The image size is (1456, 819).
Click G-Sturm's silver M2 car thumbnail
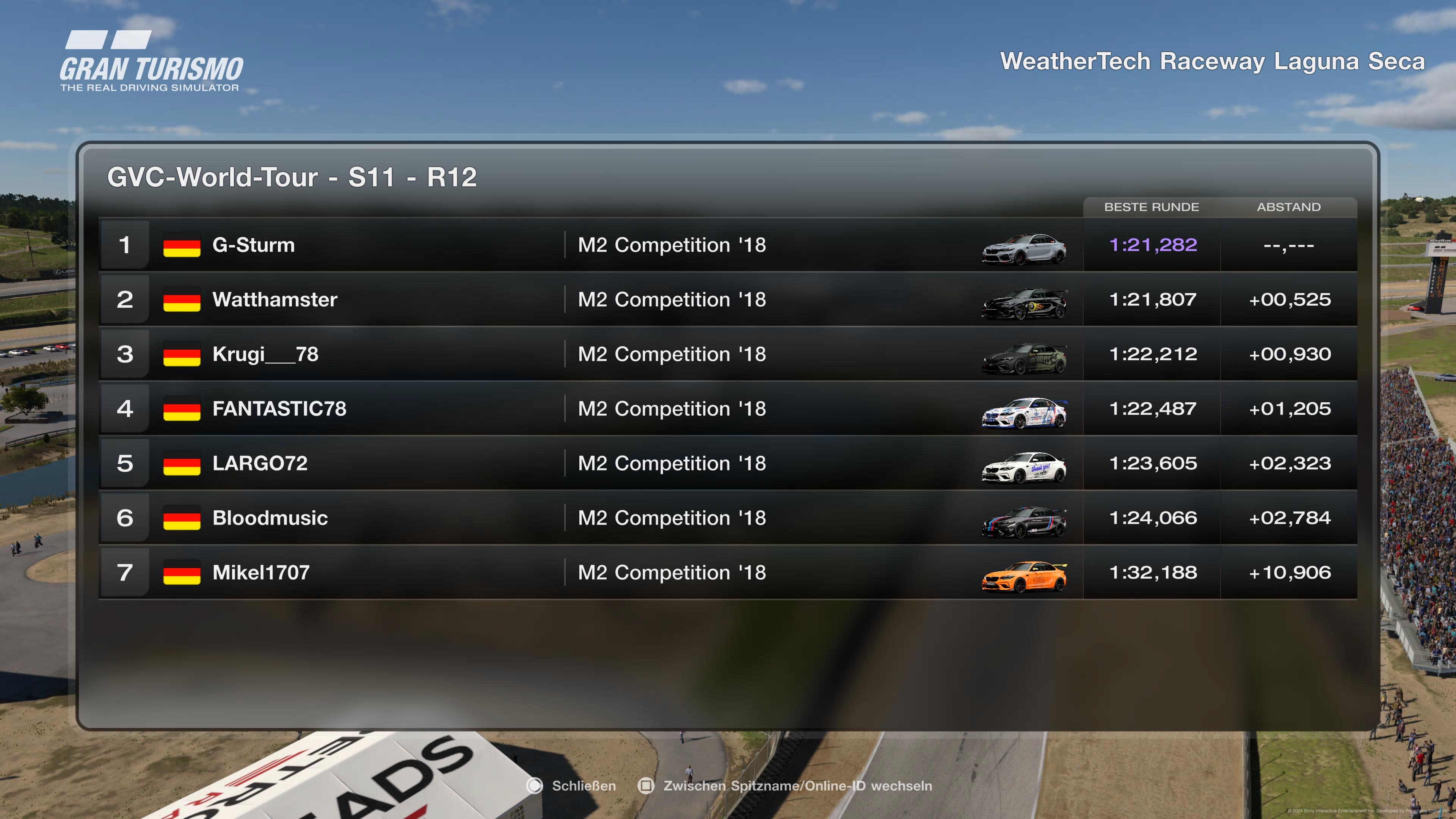(1024, 249)
